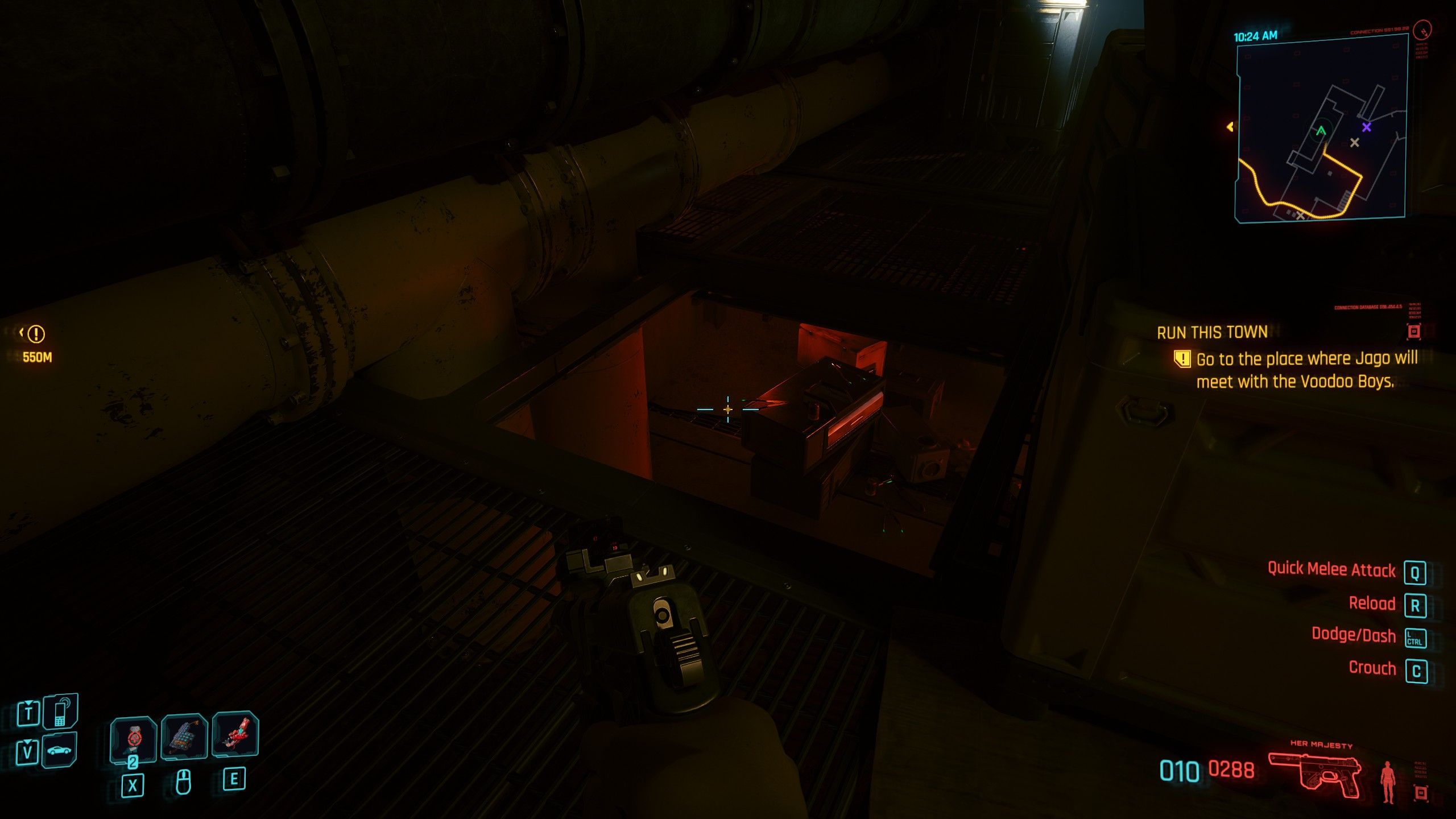Viewport: 1456px width, 819px height.
Task: Open the Run This Town quest tracker
Action: coord(1212,332)
